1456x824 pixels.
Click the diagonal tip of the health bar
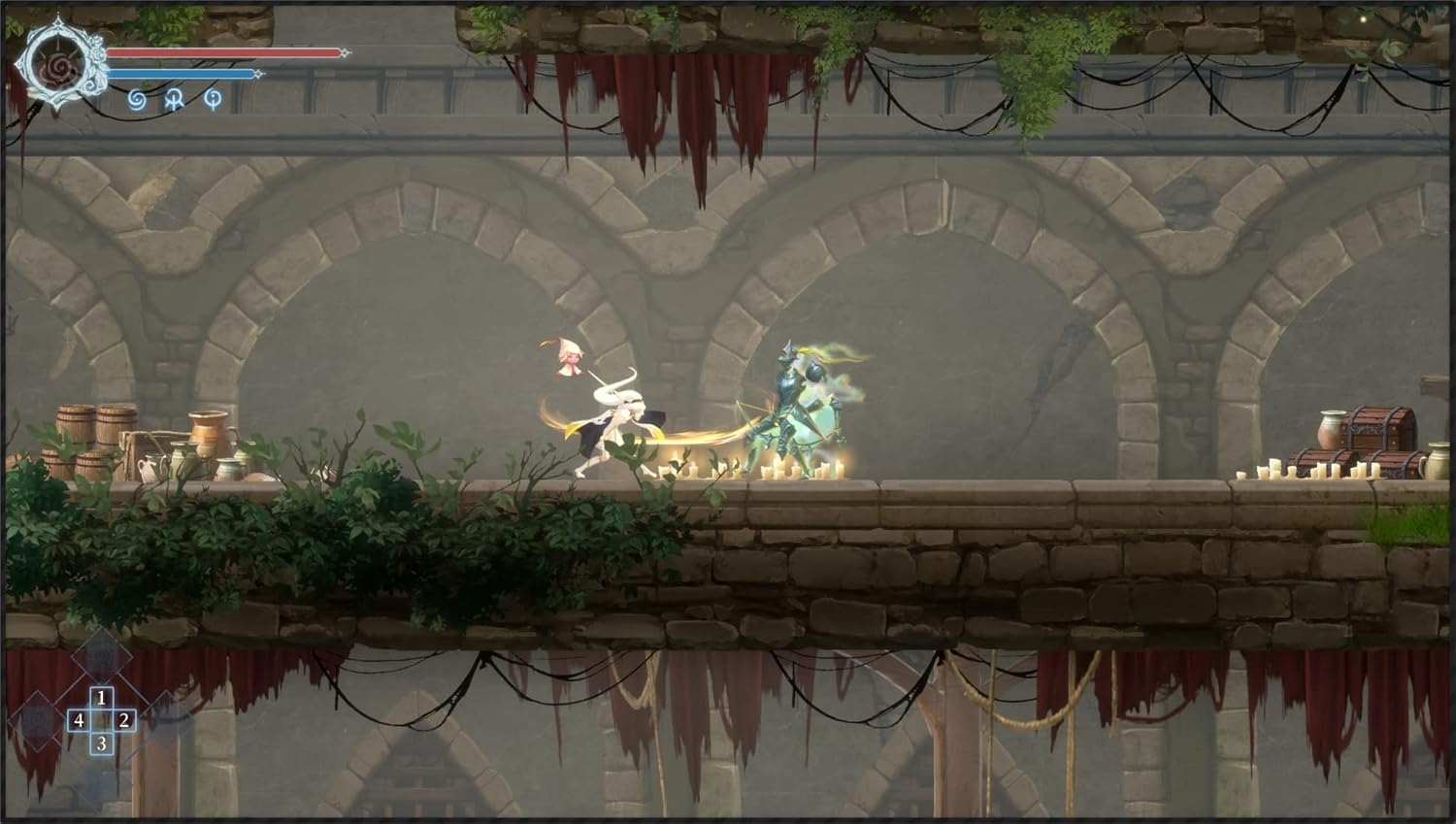[345, 52]
